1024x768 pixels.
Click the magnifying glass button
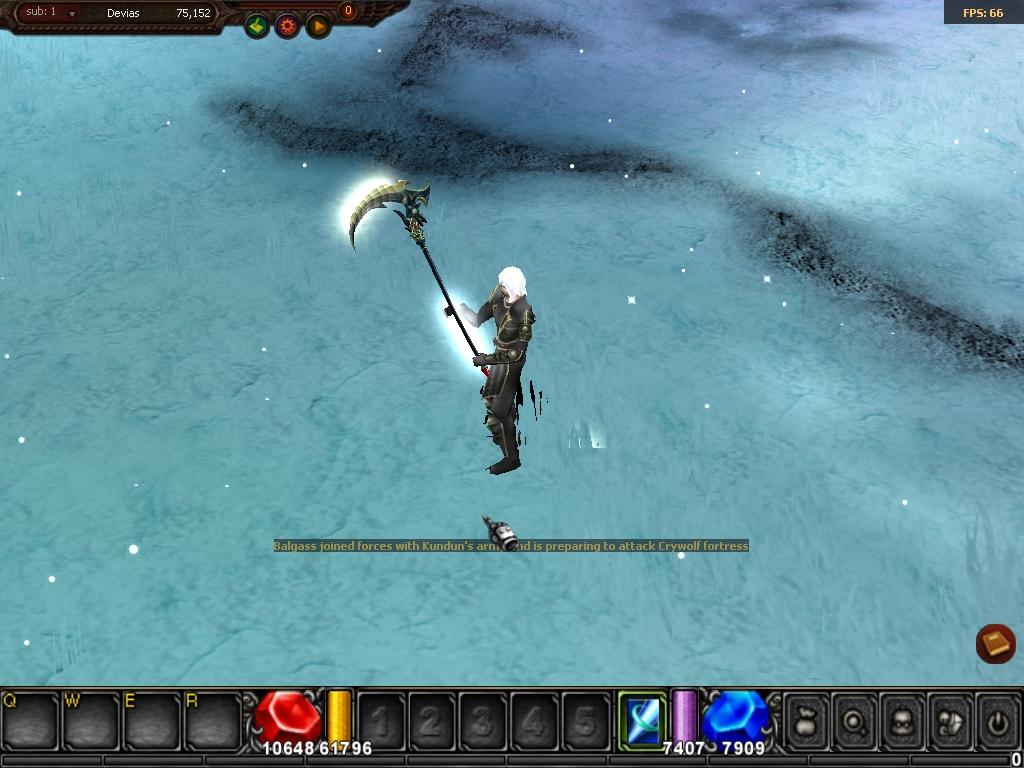(856, 720)
